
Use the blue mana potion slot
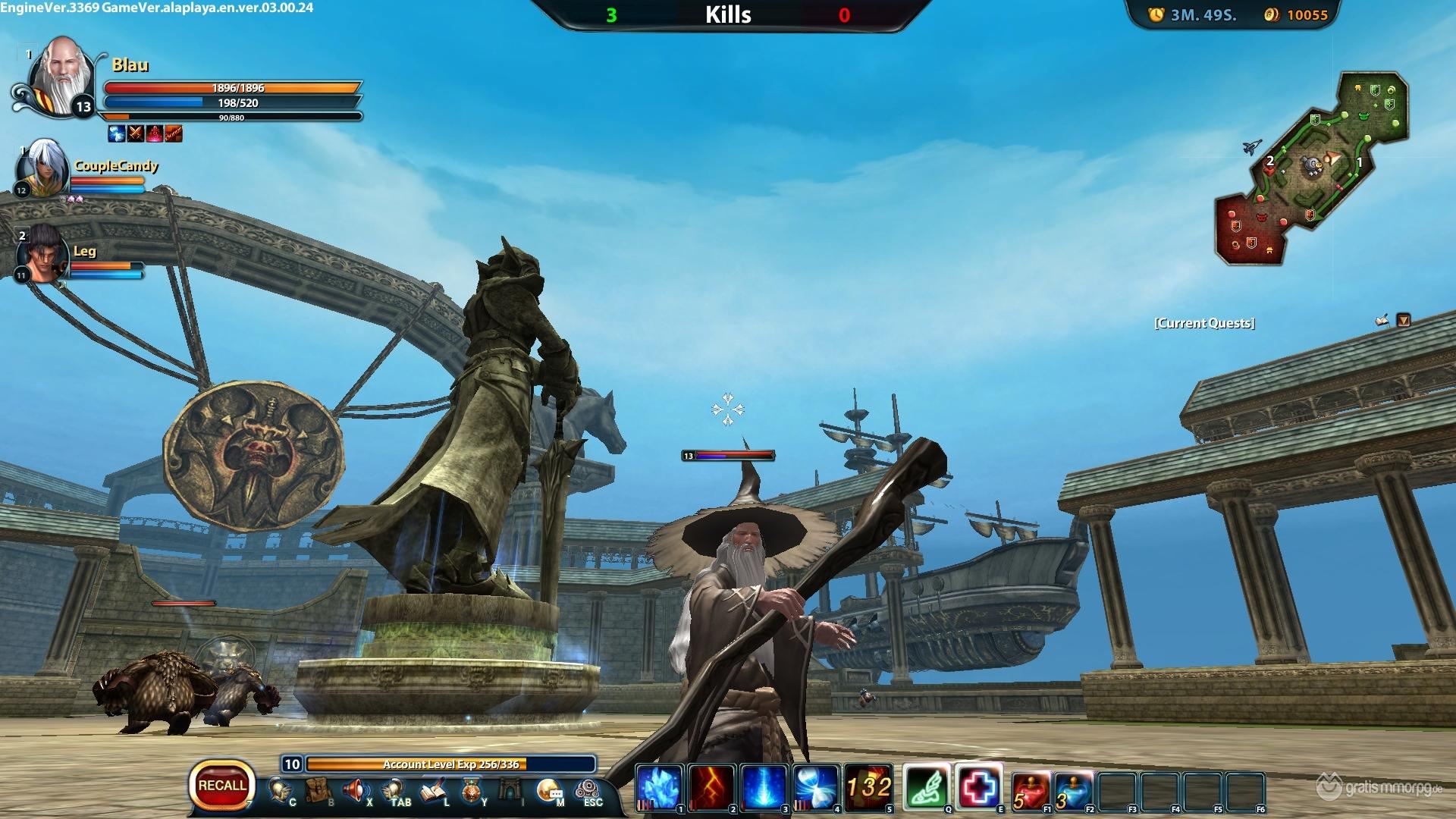pyautogui.click(x=1073, y=789)
